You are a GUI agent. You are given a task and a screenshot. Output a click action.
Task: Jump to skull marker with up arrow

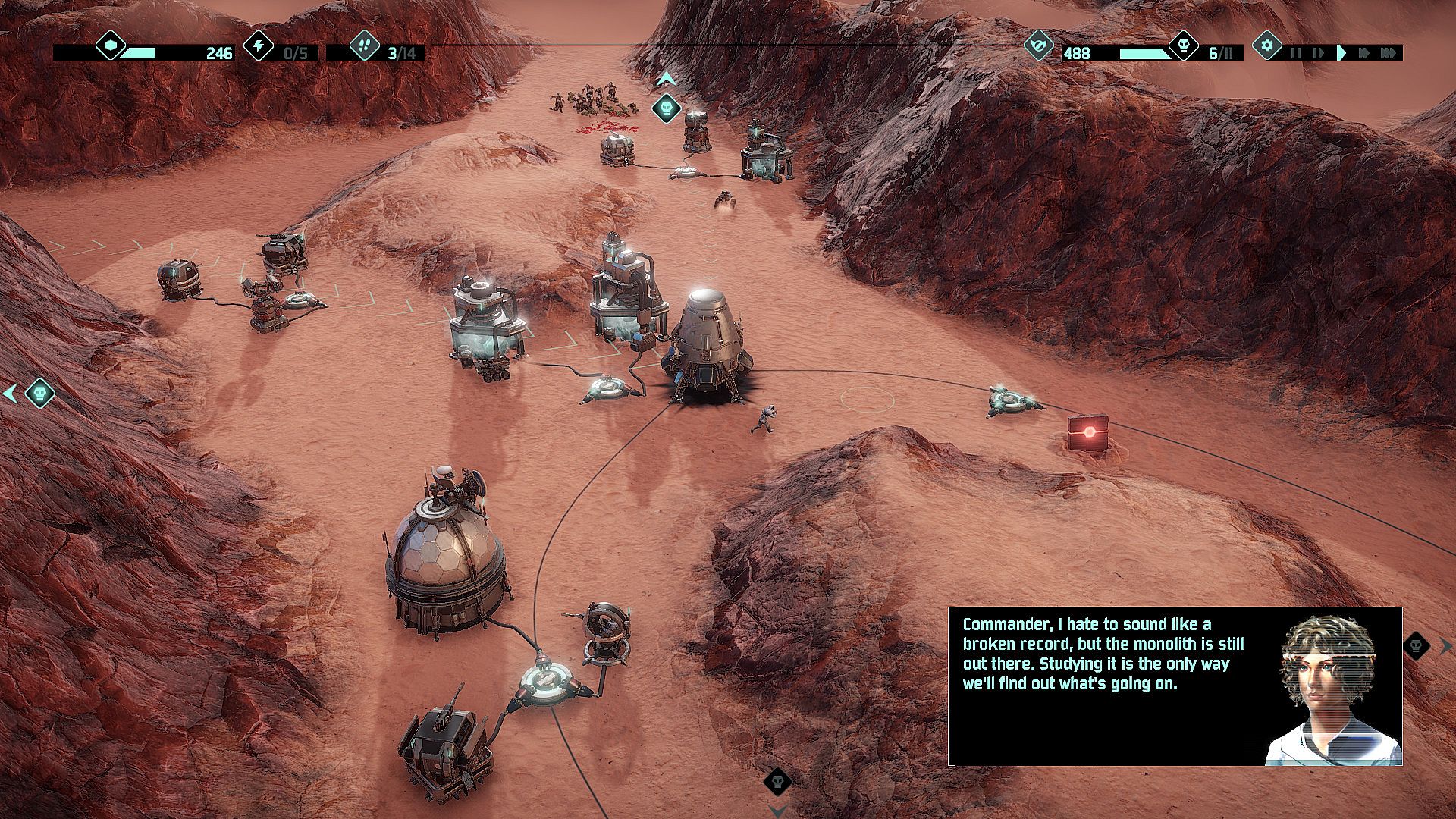click(666, 108)
